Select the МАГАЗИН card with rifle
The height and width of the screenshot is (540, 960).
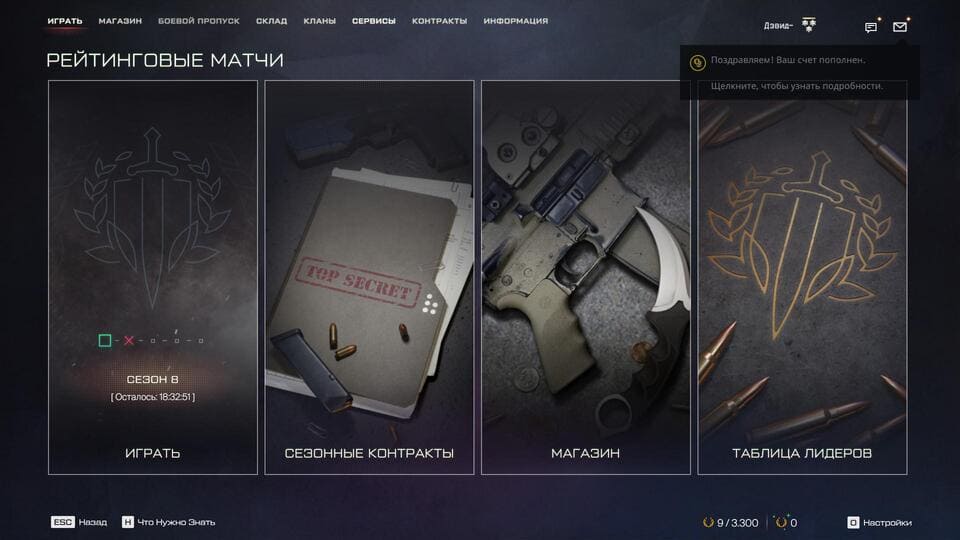click(586, 277)
